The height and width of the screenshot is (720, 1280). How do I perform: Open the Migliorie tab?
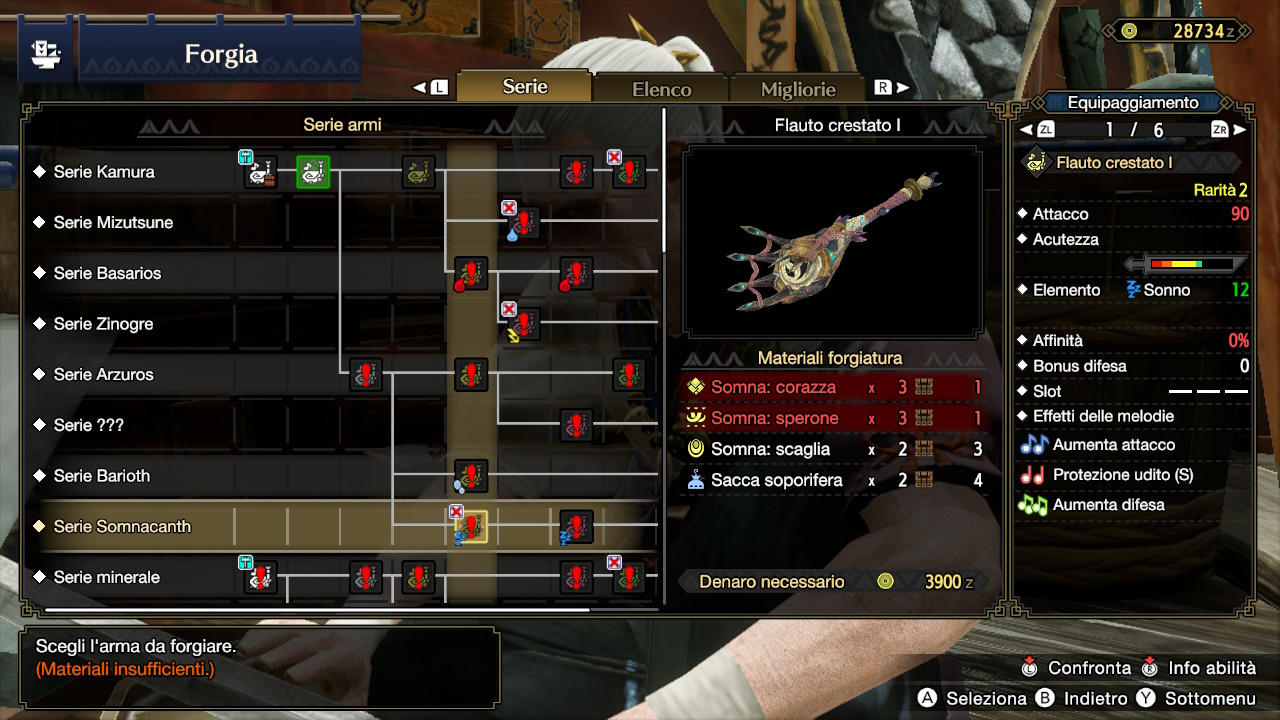797,88
